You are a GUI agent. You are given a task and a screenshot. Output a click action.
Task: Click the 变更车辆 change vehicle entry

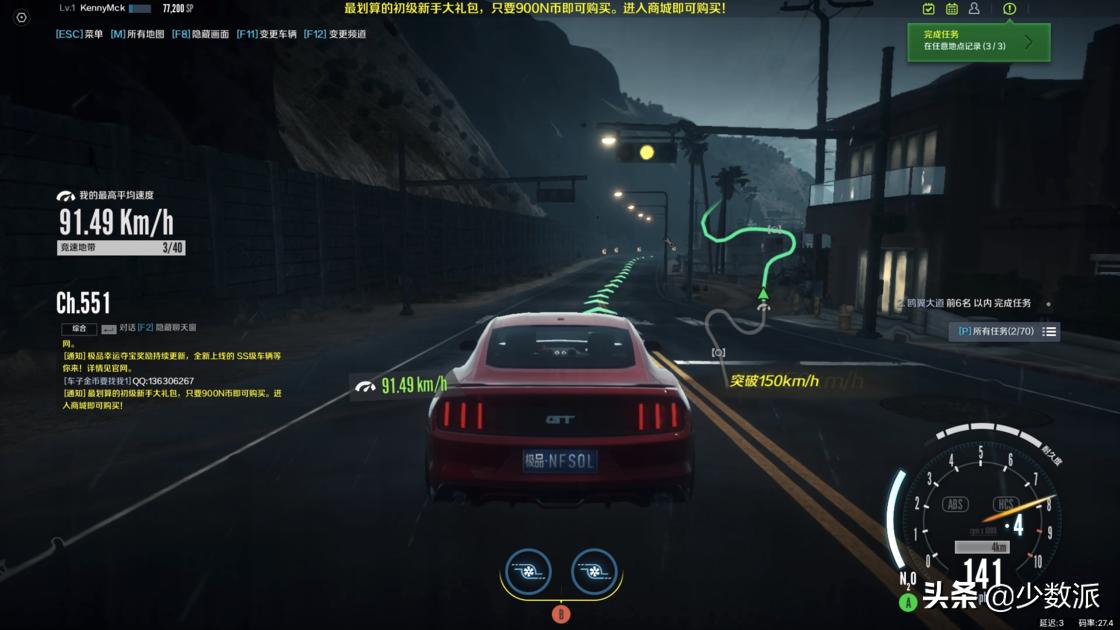point(266,34)
